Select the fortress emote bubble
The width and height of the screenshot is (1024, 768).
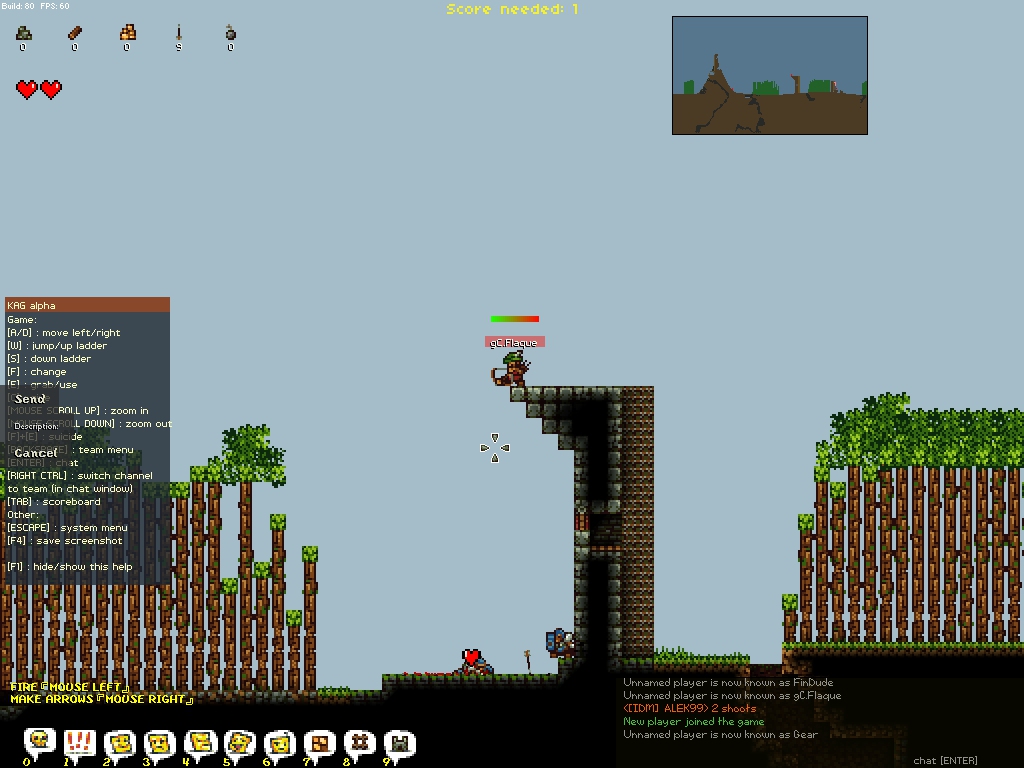pos(400,742)
